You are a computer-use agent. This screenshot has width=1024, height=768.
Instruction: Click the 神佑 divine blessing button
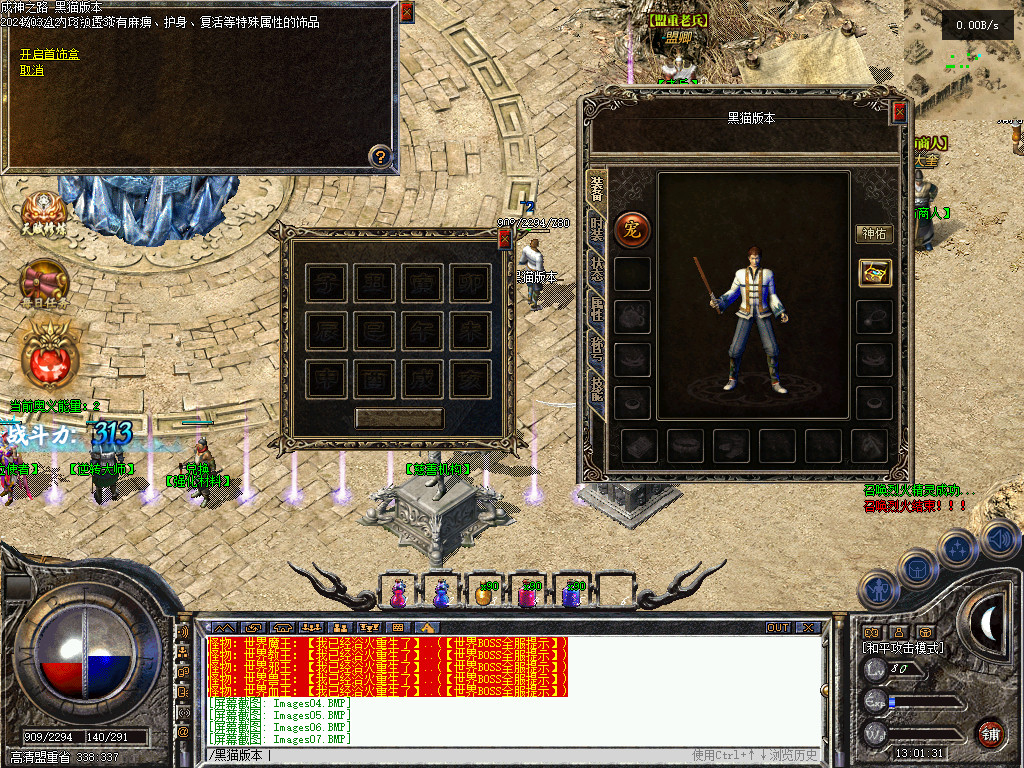(x=874, y=234)
